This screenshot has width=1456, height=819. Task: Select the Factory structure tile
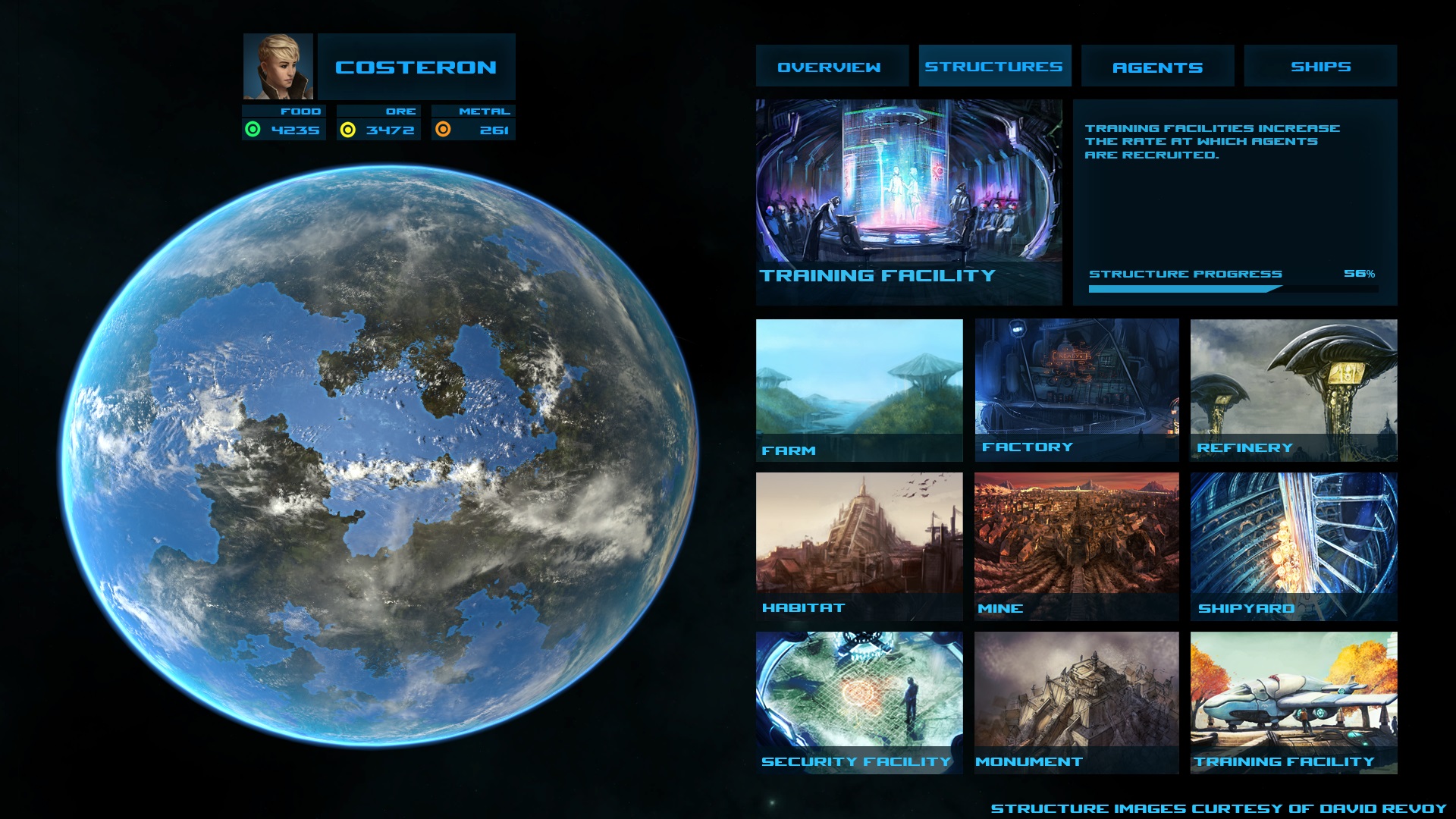click(x=1077, y=390)
